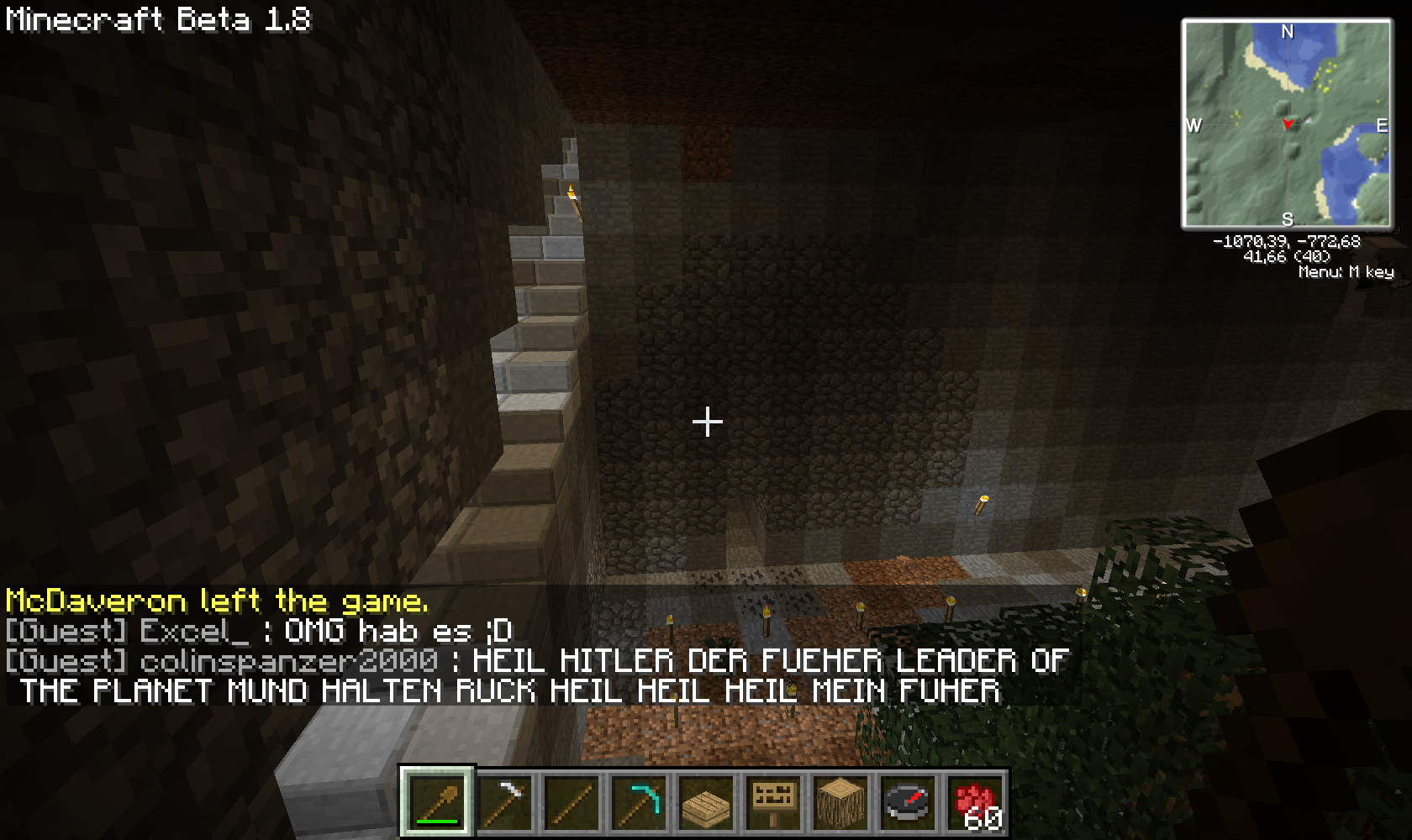Select the oak log block slot
1412x840 pixels.
[840, 802]
